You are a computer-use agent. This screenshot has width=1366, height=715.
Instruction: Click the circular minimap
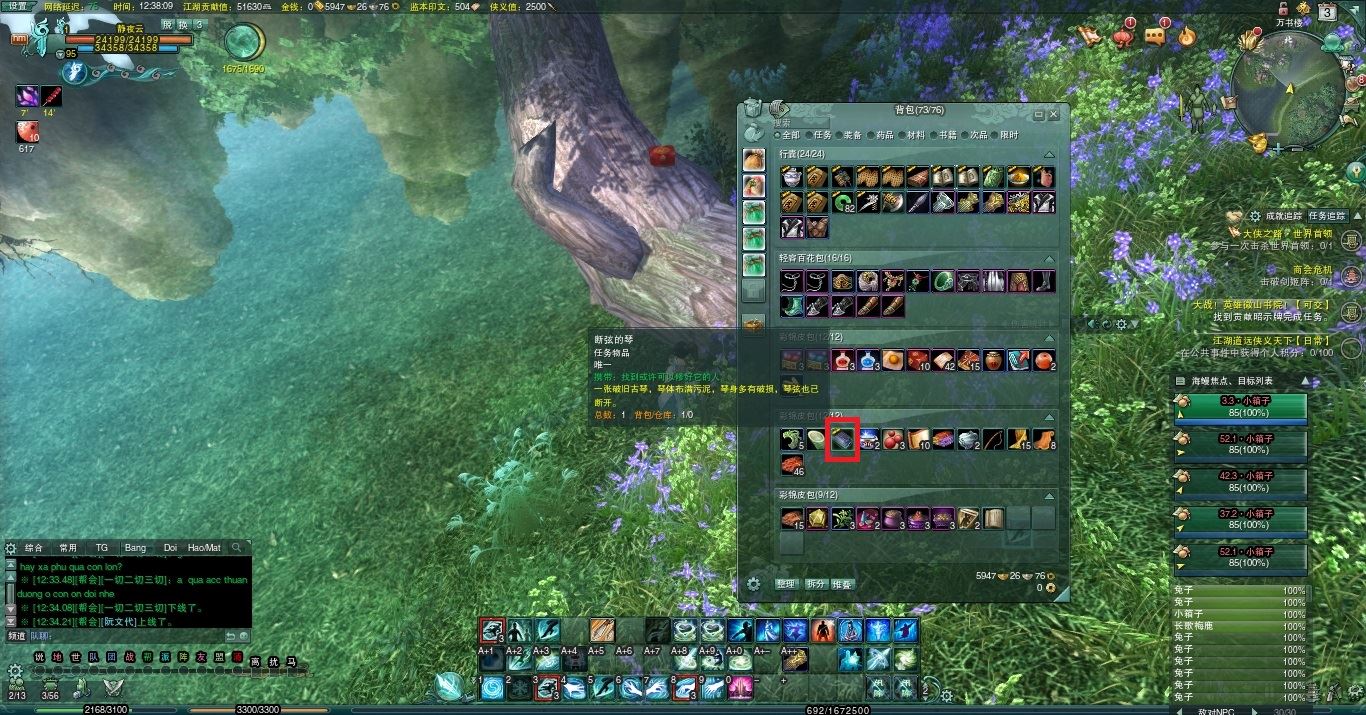click(1289, 91)
